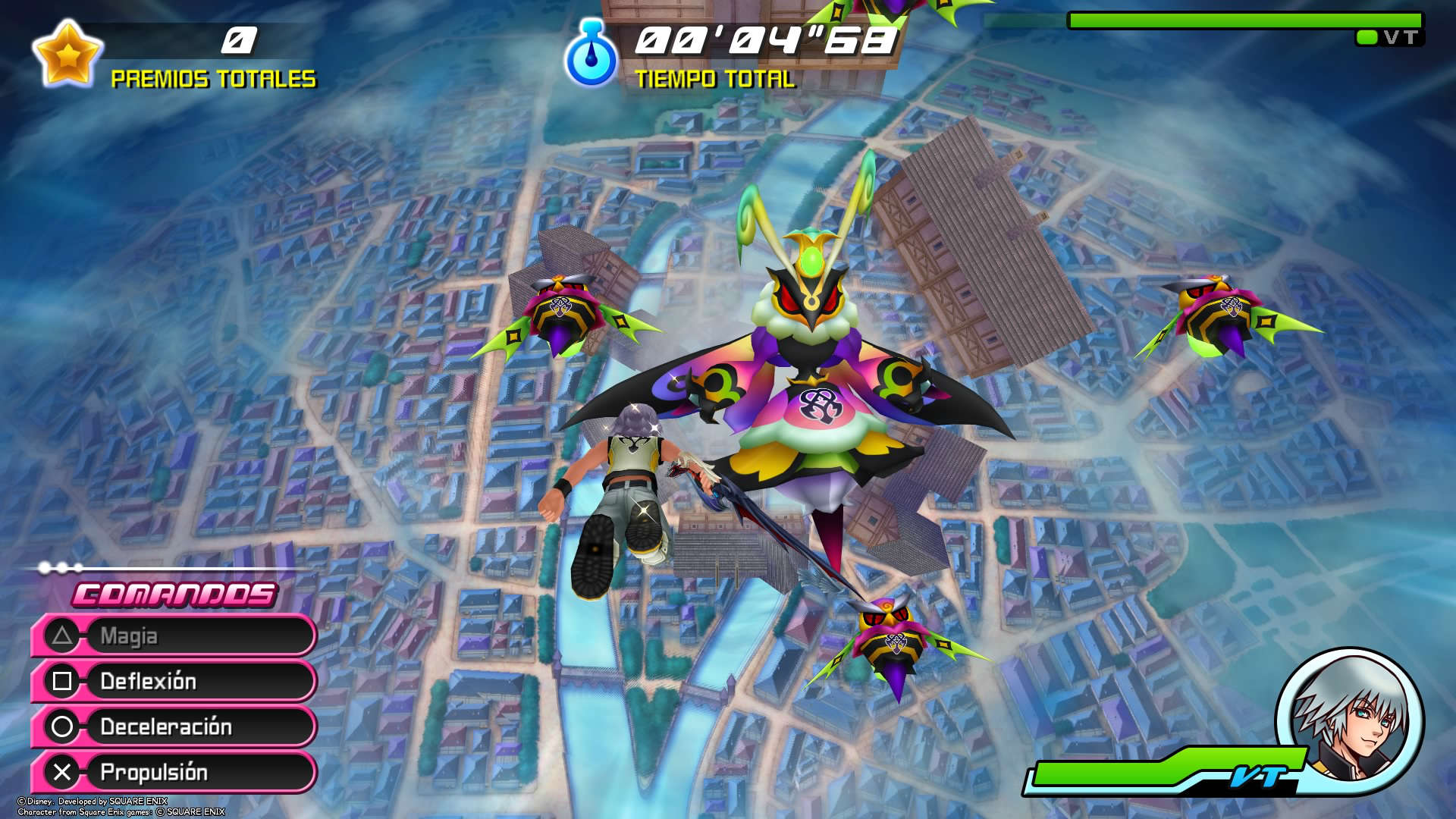Click the SQUARE ENIX copyright text
The height and width of the screenshot is (819, 1456).
tap(99, 806)
